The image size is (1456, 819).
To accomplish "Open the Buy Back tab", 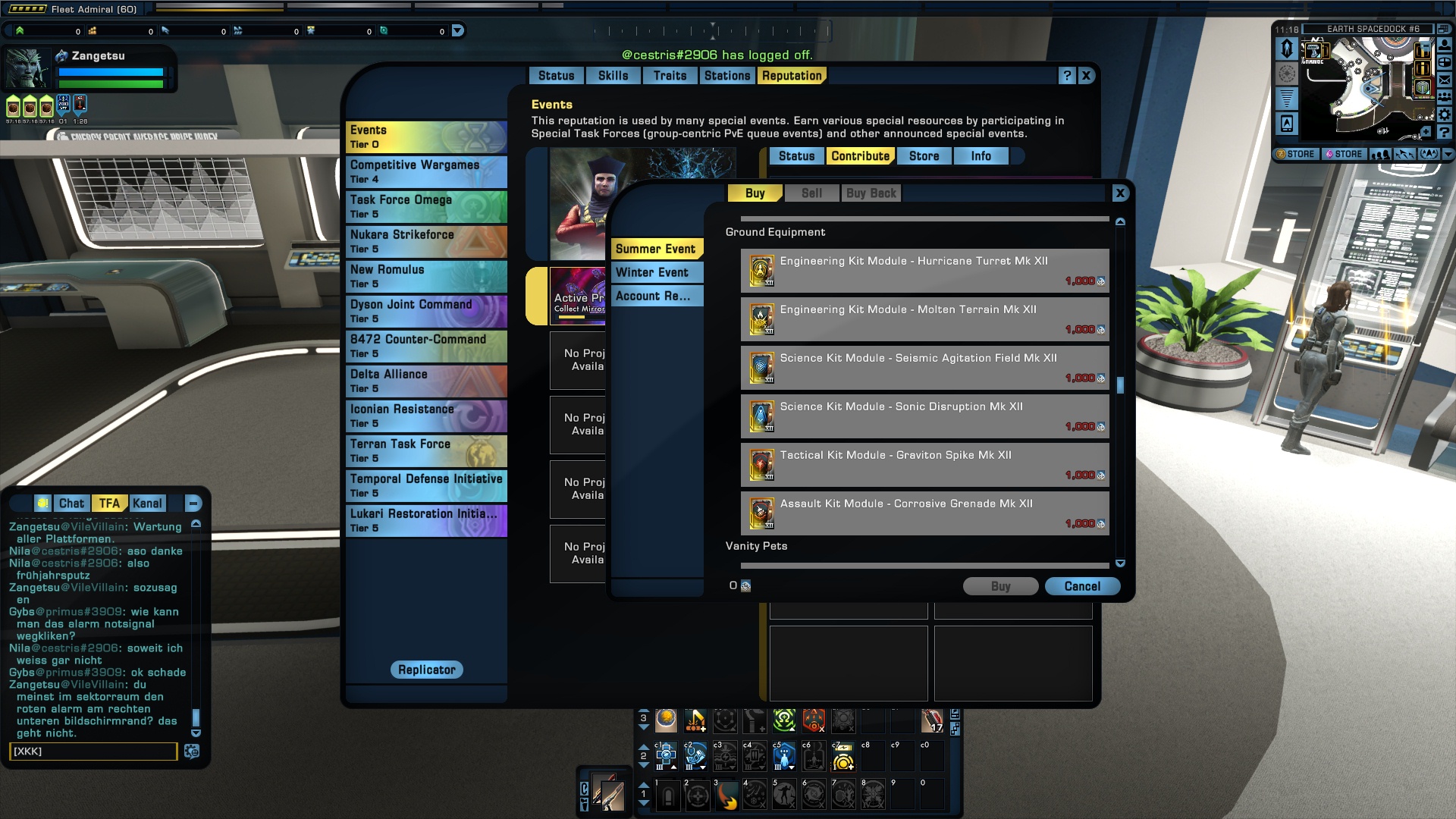I will pos(871,193).
